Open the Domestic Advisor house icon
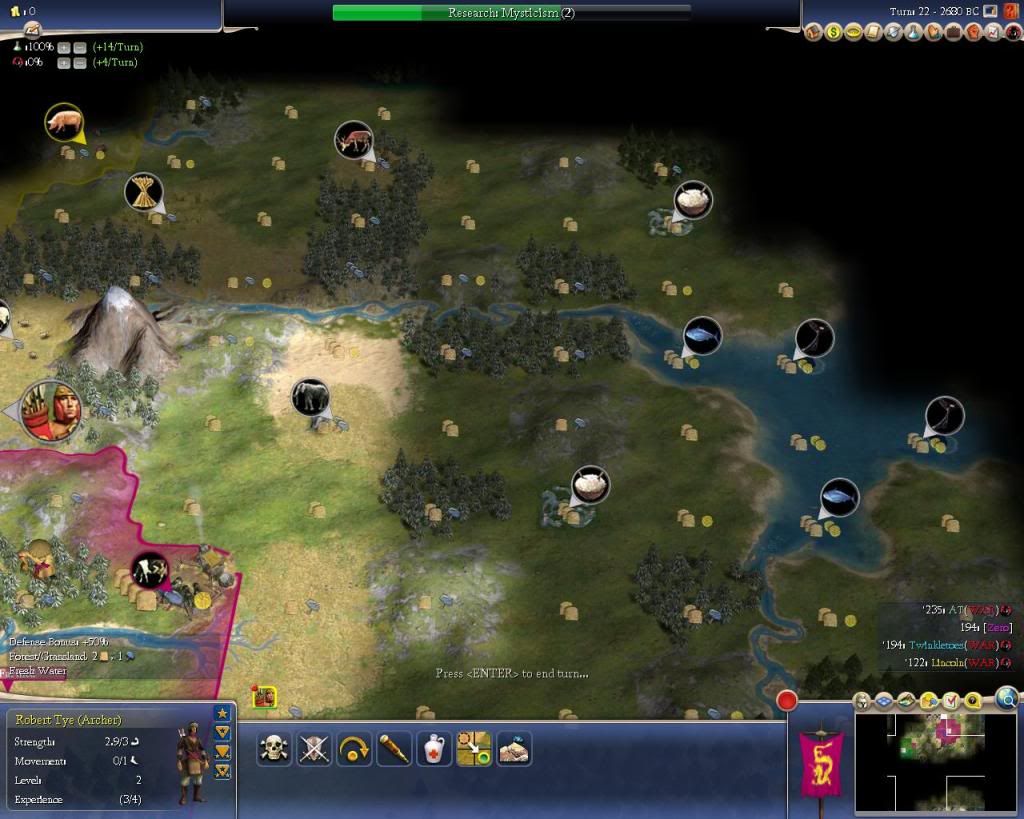Screen dimensions: 1024x819 (x=814, y=32)
